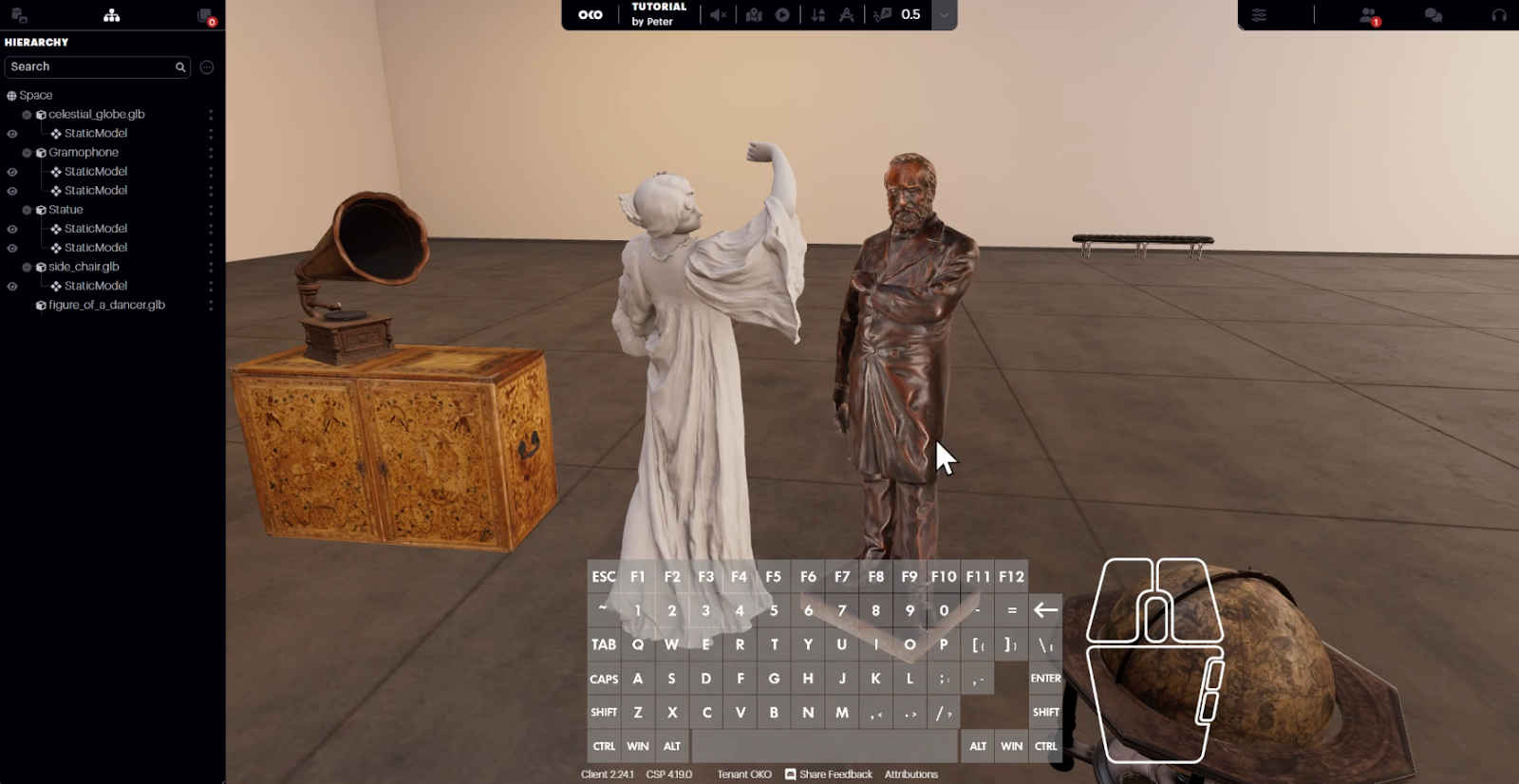Screen dimensions: 1519x784
Task: Open the stacked pages tab with badge
Action: coord(205,15)
